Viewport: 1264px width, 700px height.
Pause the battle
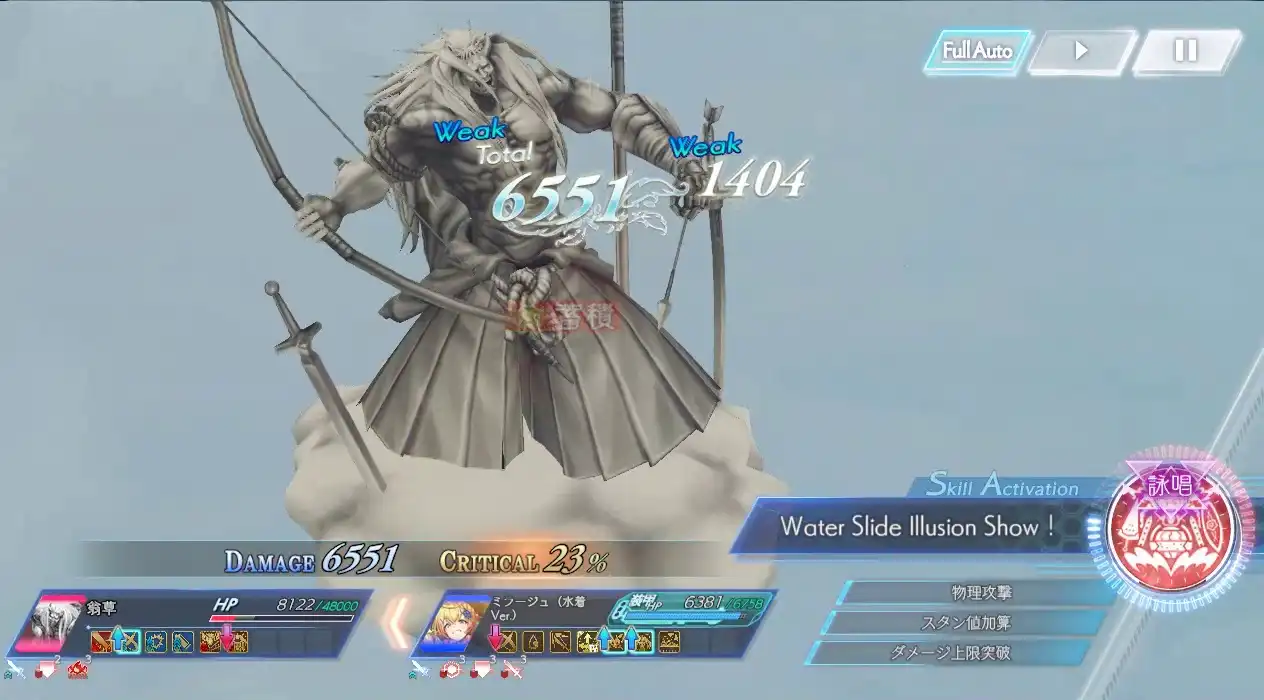[x=1185, y=51]
